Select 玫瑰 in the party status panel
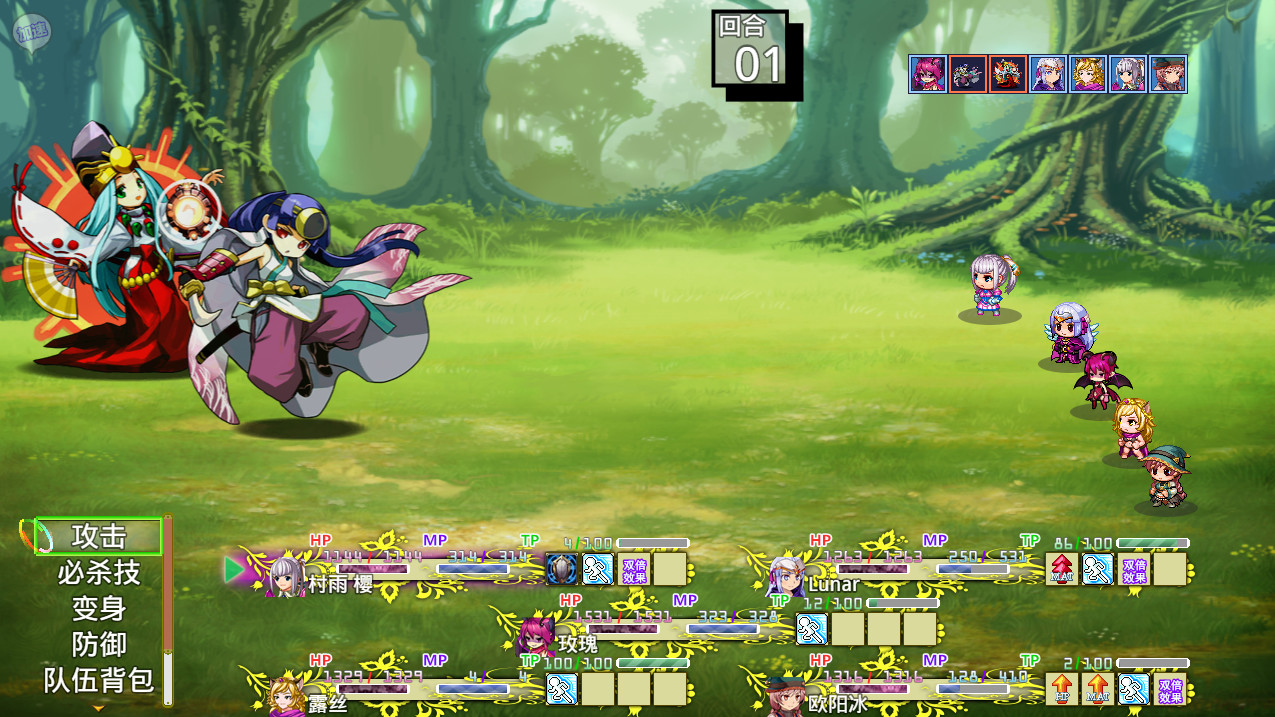Screen dimensions: 1275x717 coord(577,642)
